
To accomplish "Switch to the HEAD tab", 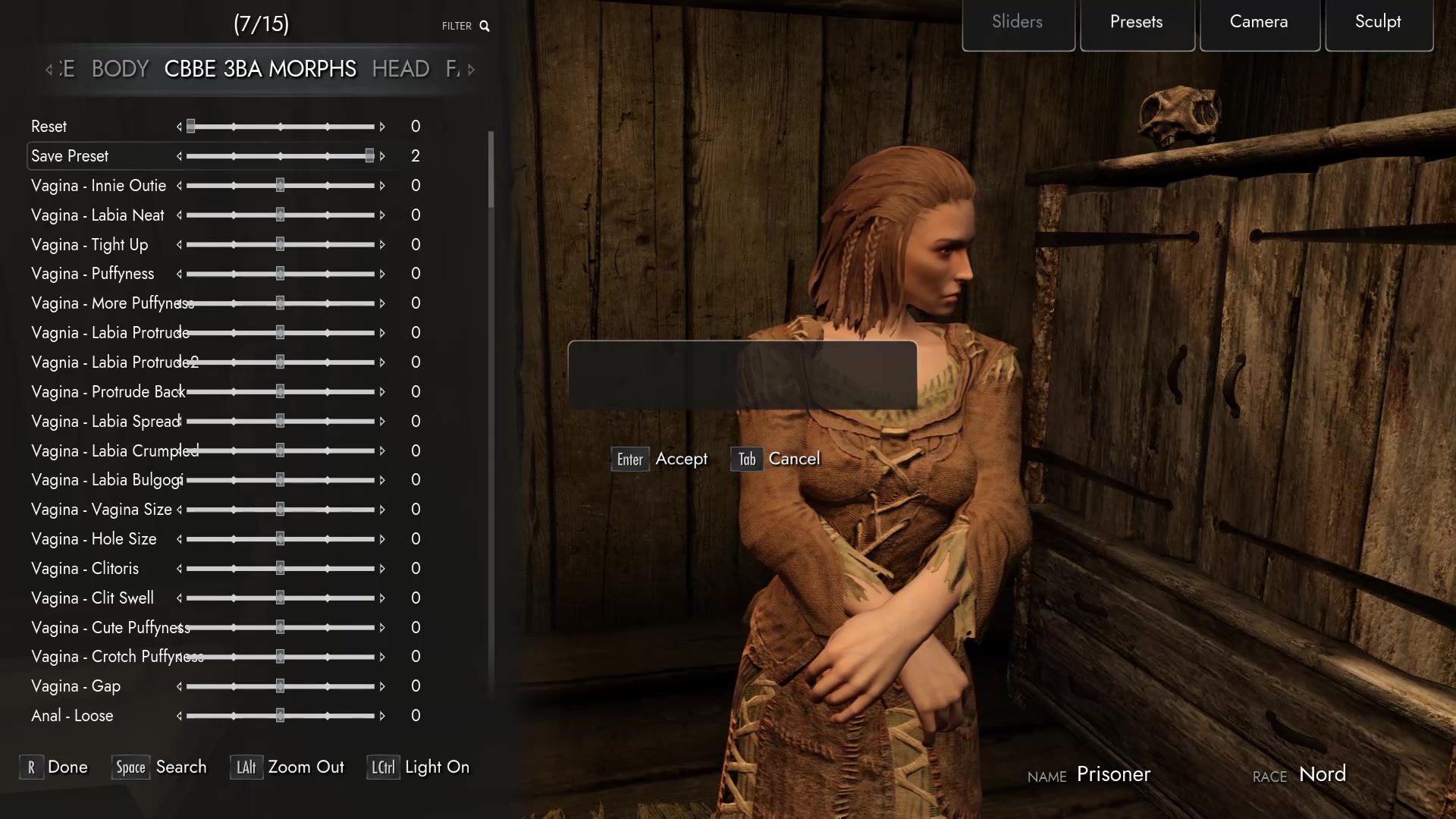I will [400, 69].
